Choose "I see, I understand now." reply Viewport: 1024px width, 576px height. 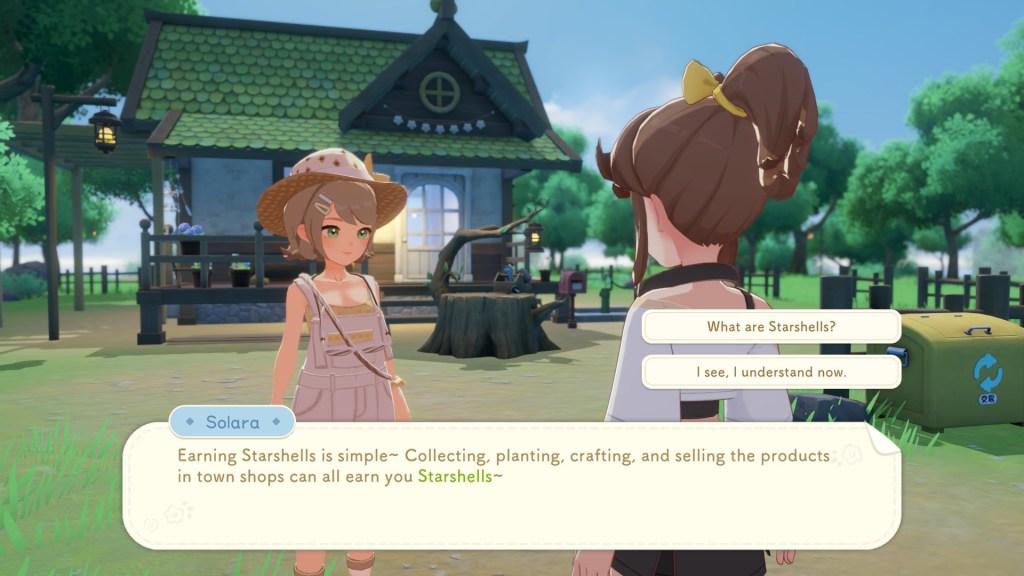click(770, 372)
